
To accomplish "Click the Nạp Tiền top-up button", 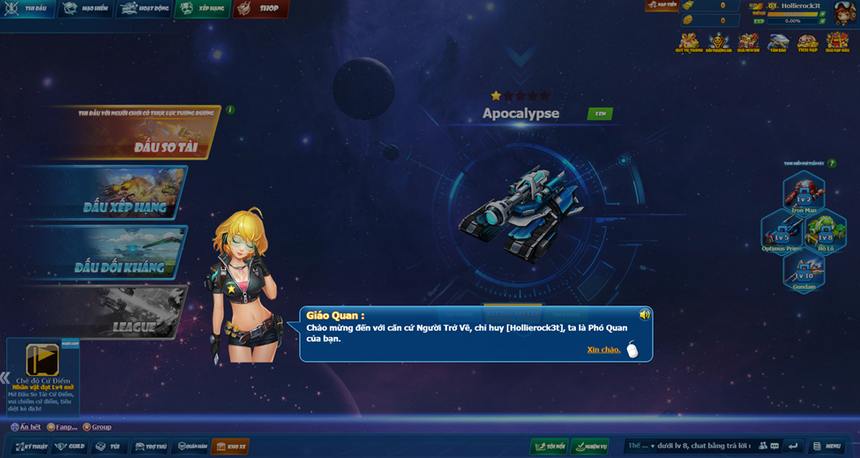I will (661, 6).
